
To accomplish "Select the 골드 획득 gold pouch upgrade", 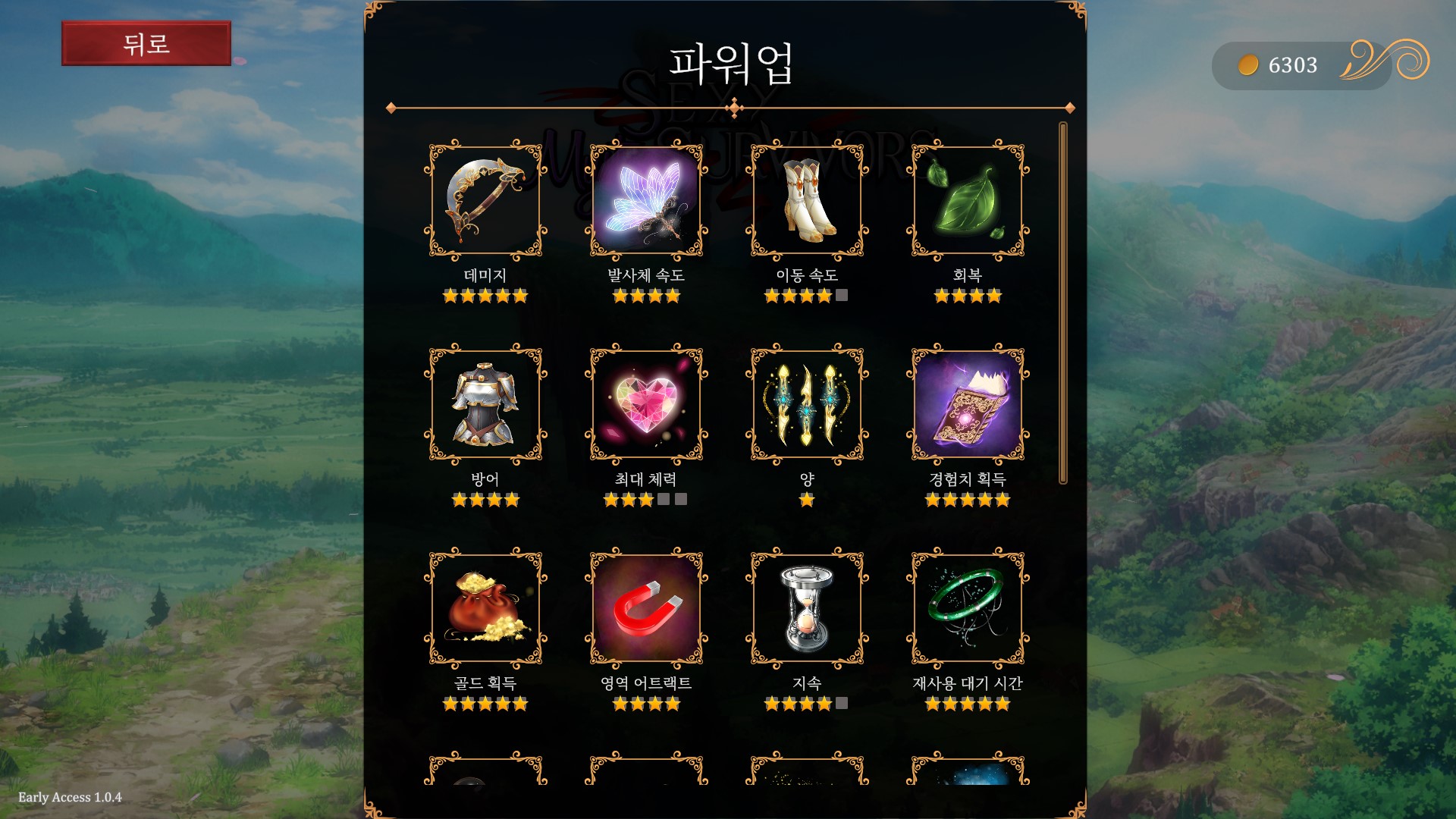I will (485, 608).
